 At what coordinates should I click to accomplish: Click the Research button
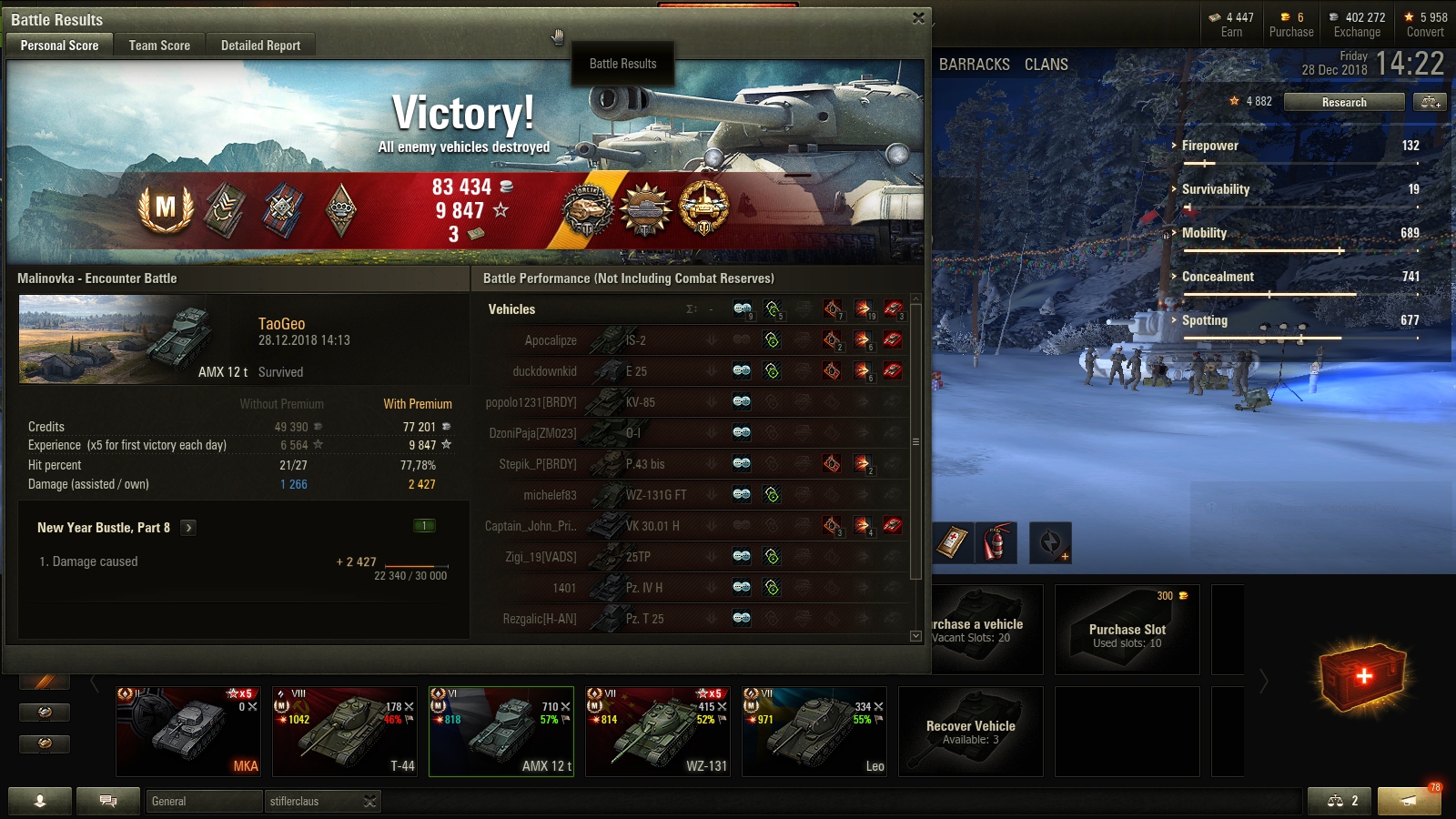click(x=1343, y=102)
